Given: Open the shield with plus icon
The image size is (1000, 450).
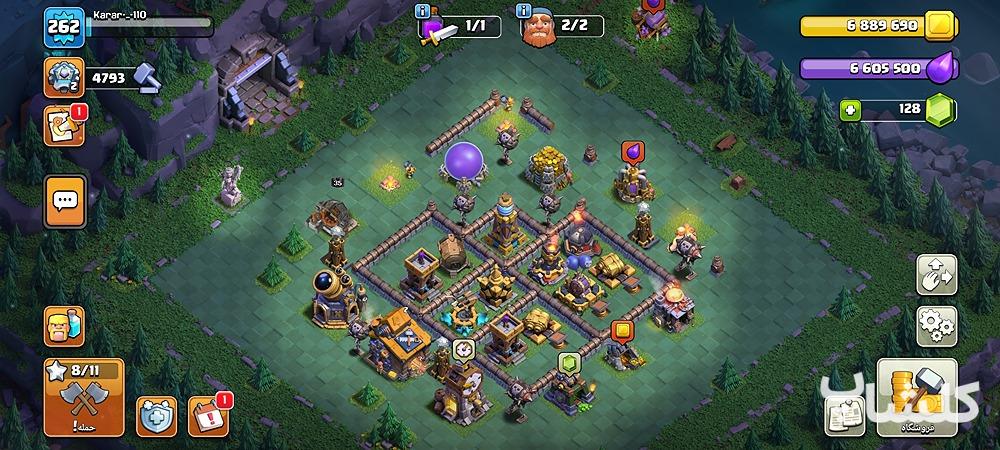Looking at the screenshot, I should click(x=156, y=415).
